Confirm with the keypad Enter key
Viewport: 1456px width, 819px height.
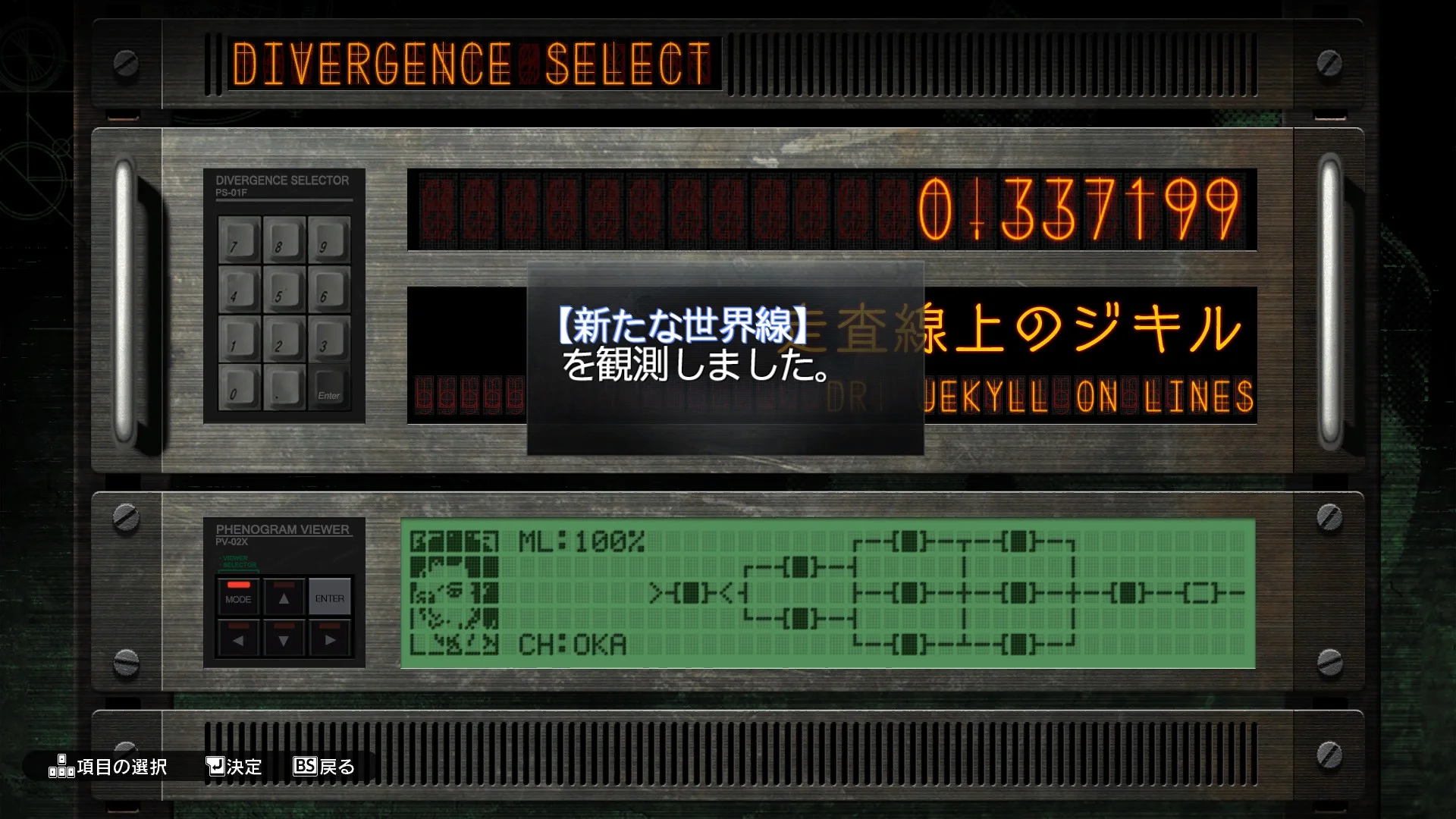pyautogui.click(x=329, y=388)
